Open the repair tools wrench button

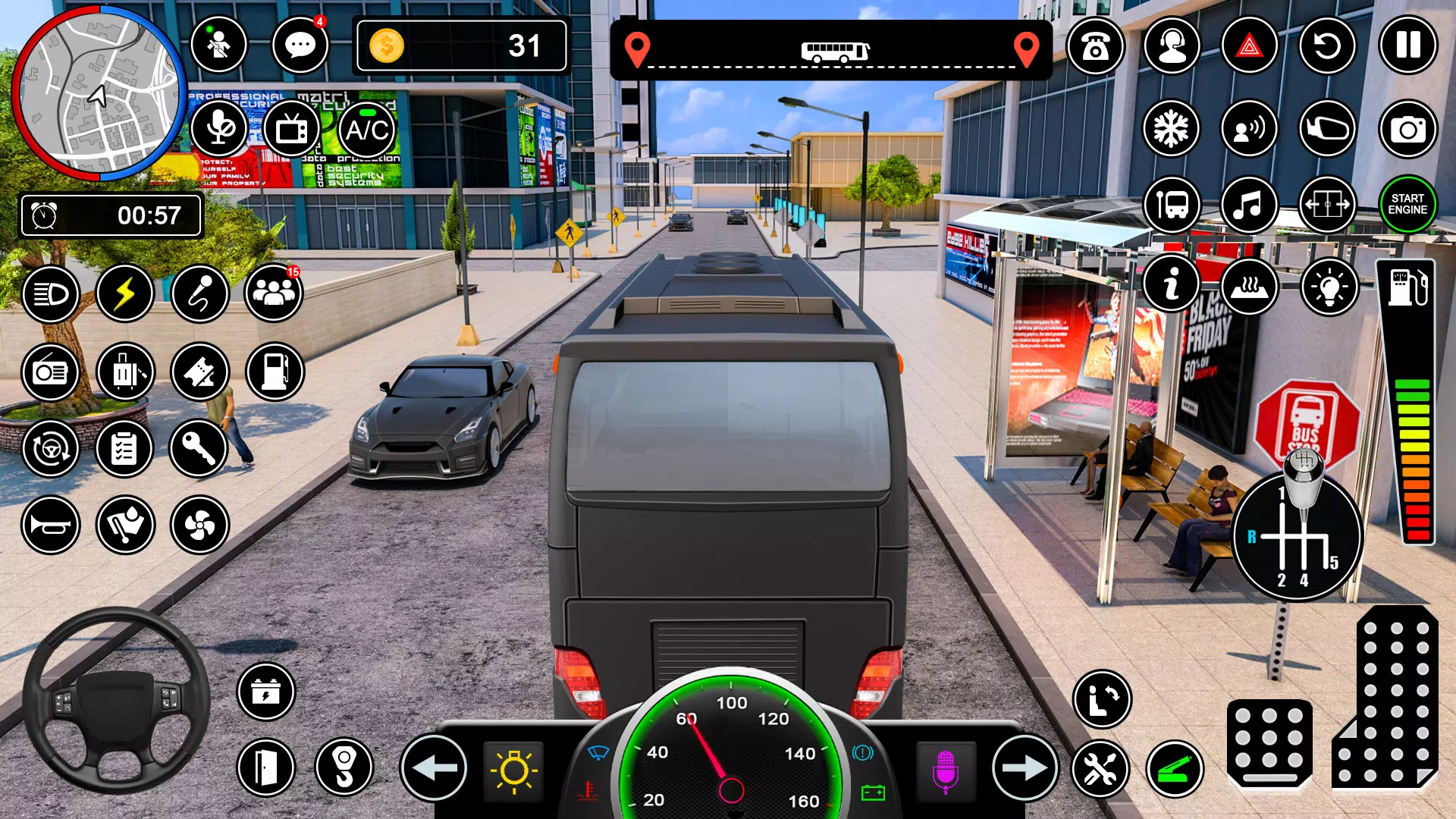1100,770
